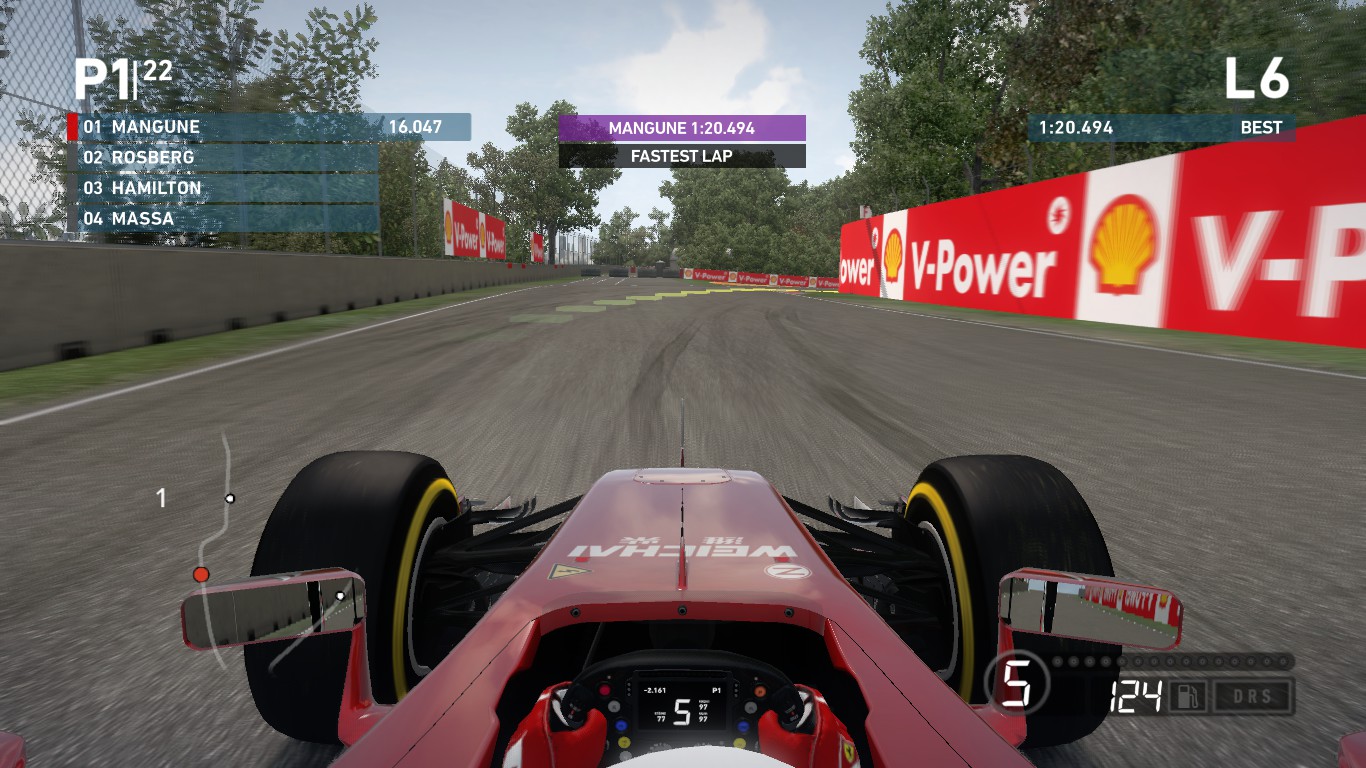
Task: Click the yellow button on the steering wheel
Action: click(x=623, y=743)
